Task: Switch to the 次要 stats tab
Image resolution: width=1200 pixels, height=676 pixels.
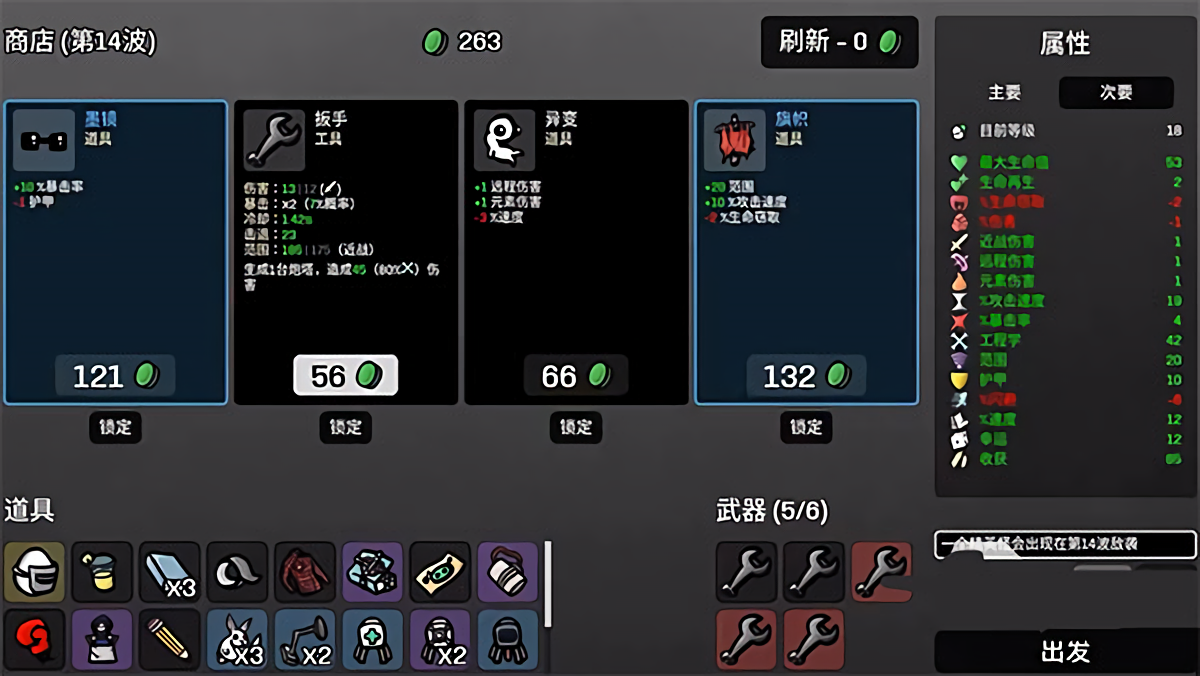Action: pos(1116,92)
